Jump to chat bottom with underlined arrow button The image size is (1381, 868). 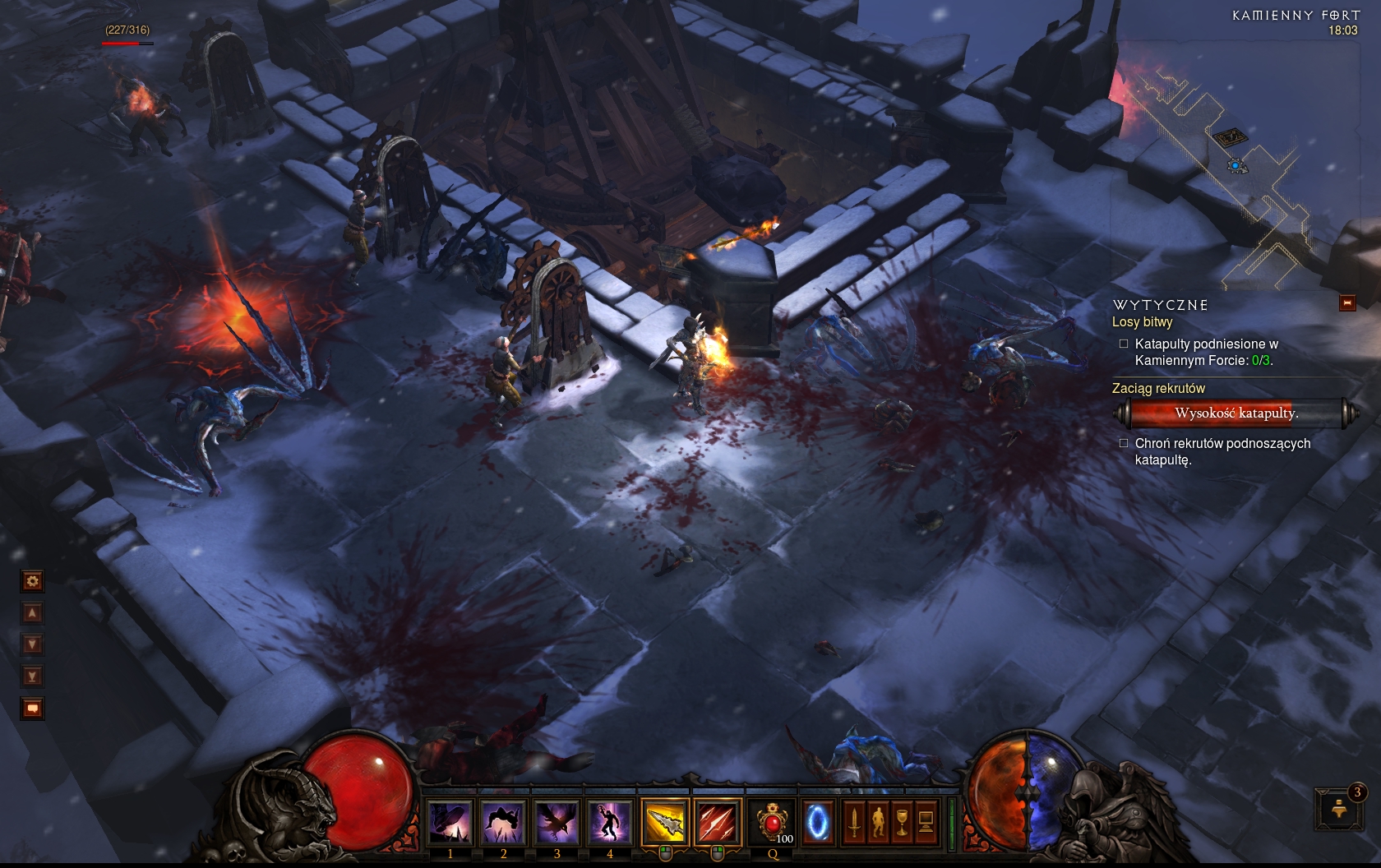[x=32, y=676]
